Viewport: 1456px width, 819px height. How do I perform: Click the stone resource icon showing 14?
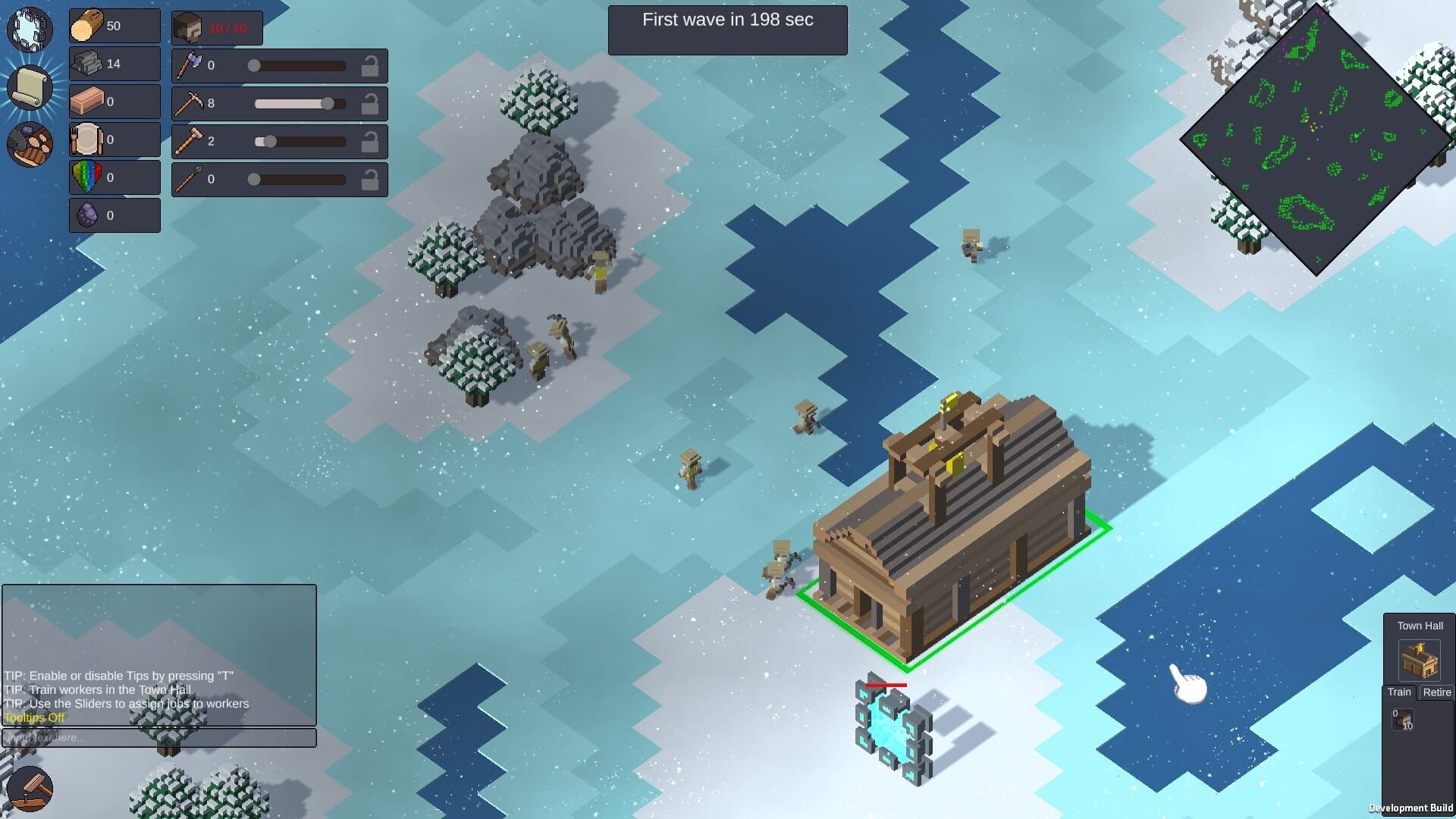point(86,63)
